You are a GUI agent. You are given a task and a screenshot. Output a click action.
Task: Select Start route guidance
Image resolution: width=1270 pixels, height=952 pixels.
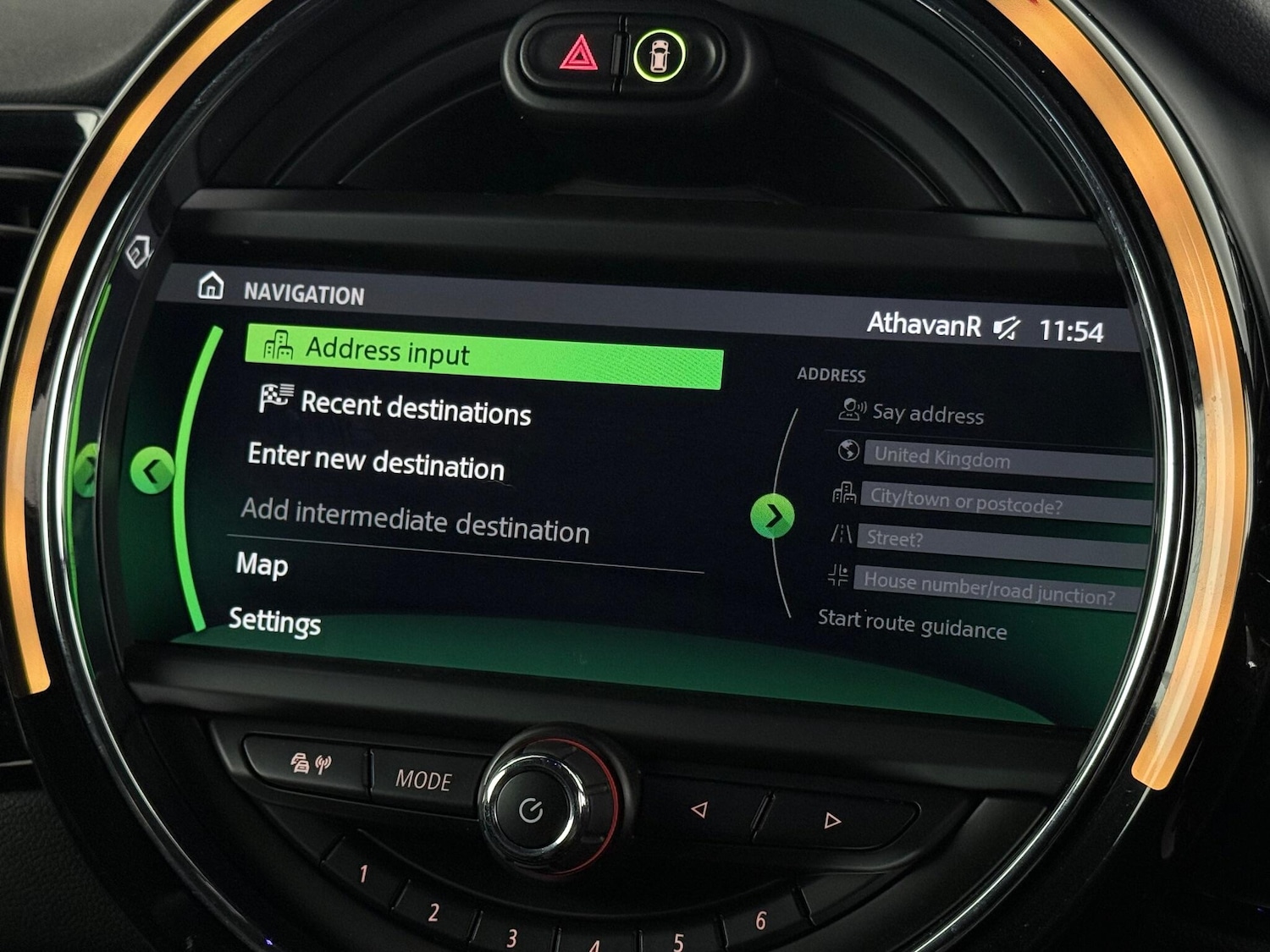click(911, 628)
